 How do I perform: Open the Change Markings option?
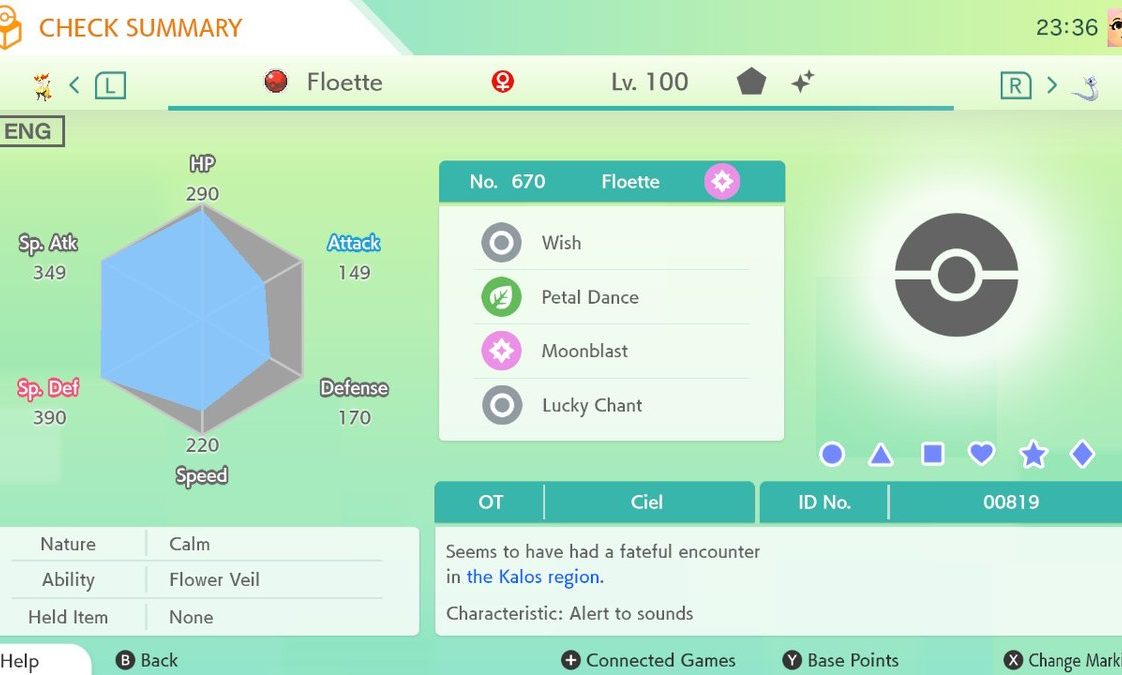pos(1064,660)
